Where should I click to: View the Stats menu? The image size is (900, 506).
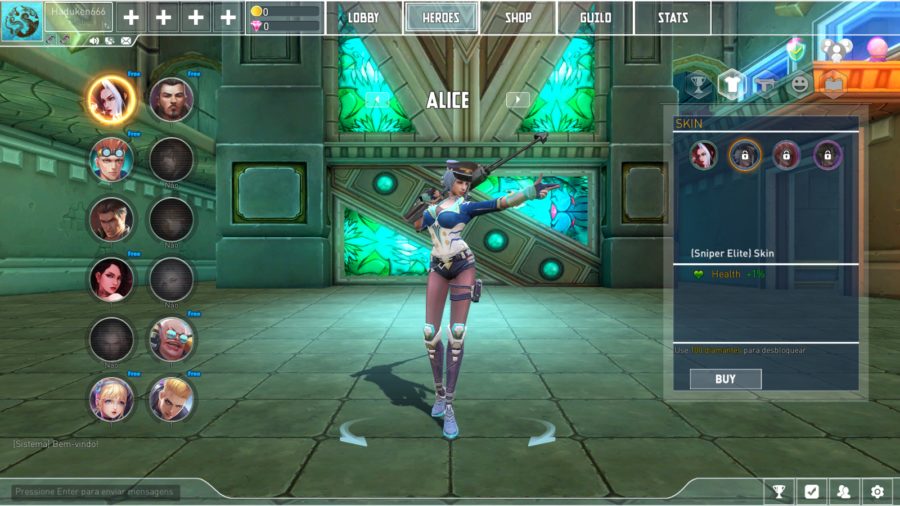672,18
